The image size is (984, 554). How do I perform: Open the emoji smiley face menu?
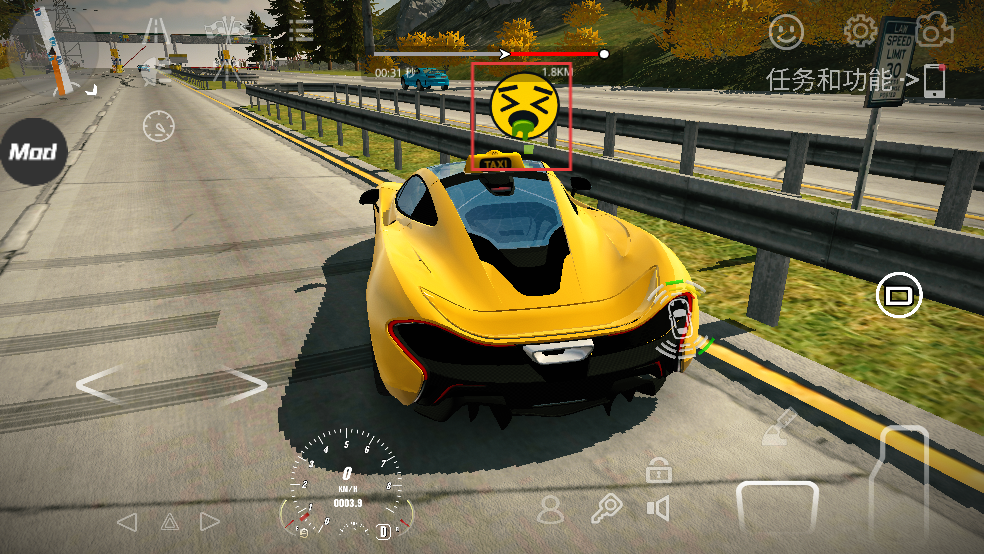tap(786, 31)
